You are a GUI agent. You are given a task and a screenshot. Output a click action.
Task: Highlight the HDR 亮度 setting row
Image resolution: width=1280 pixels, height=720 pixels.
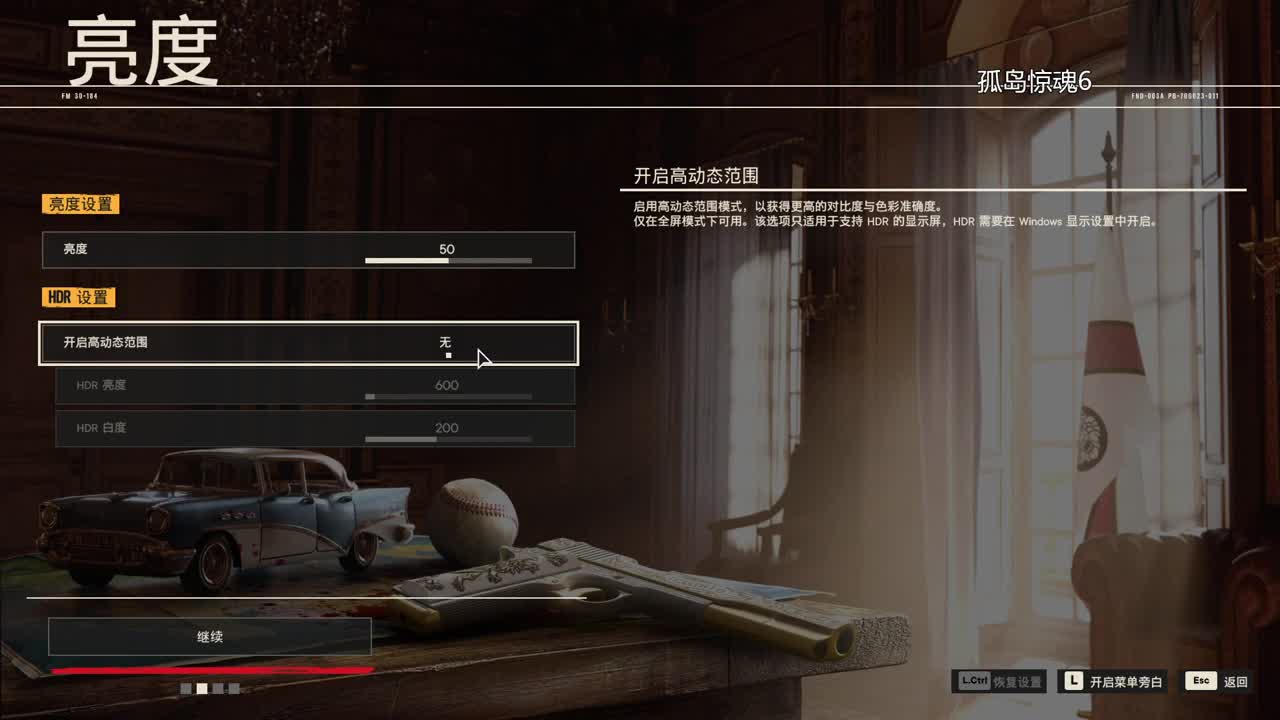pos(308,385)
